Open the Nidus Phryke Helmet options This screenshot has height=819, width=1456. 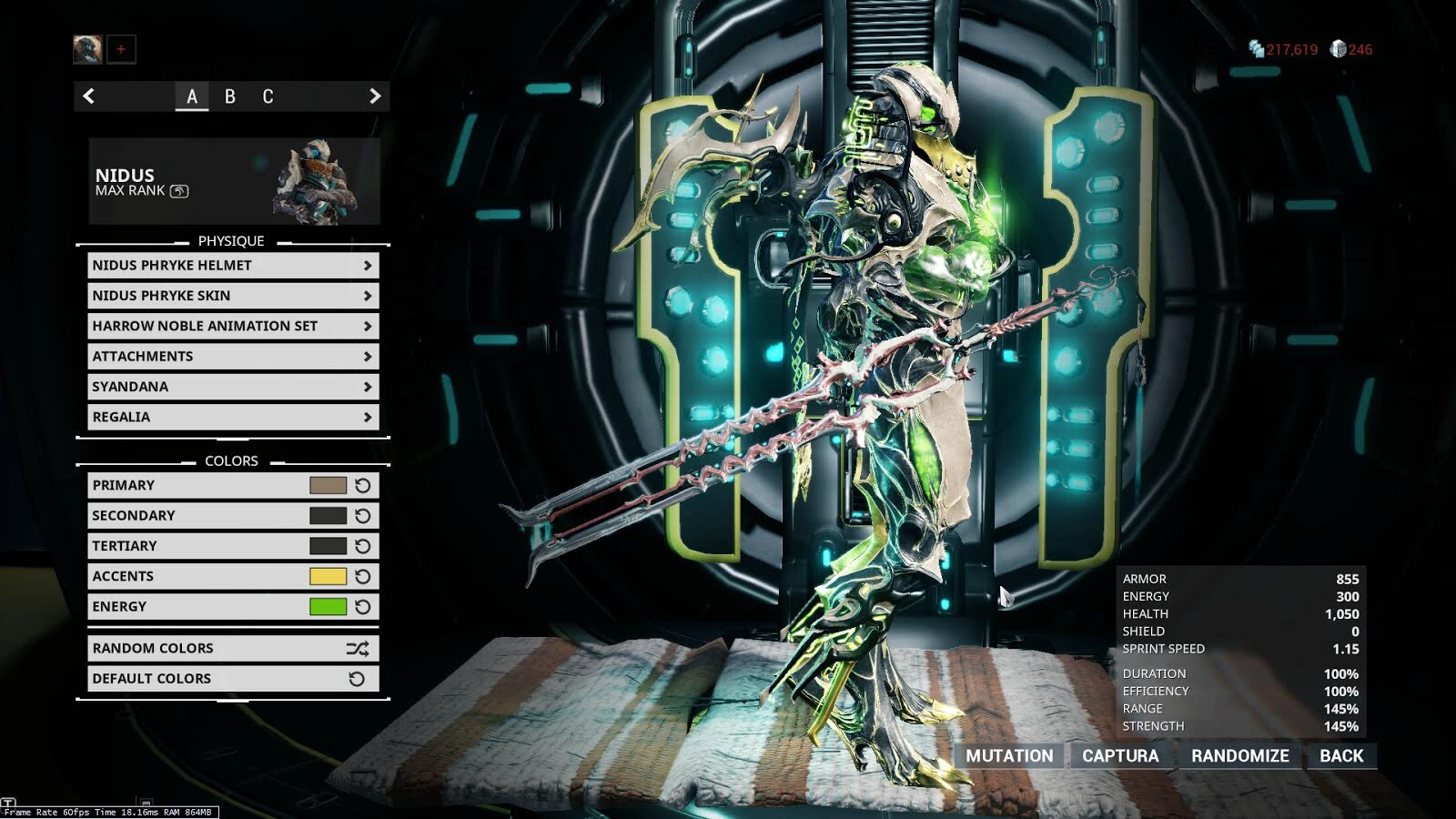232,265
